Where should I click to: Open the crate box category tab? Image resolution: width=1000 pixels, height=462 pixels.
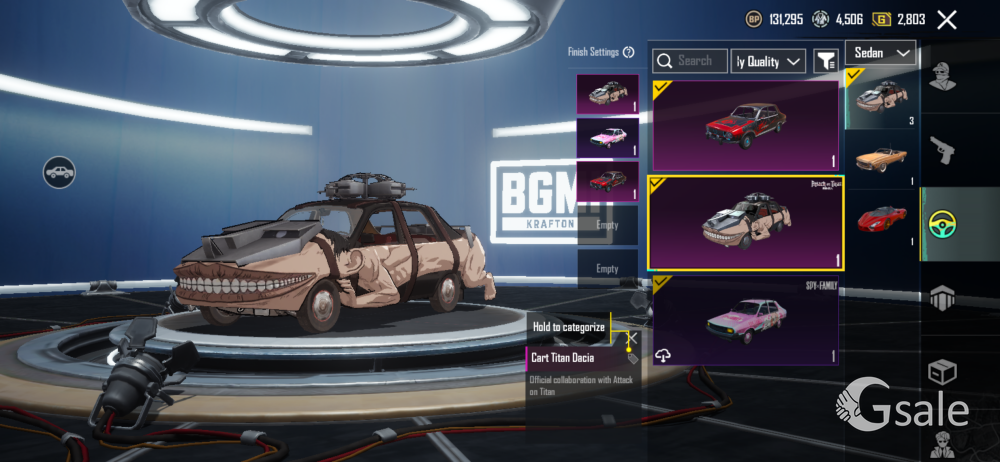[x=943, y=372]
